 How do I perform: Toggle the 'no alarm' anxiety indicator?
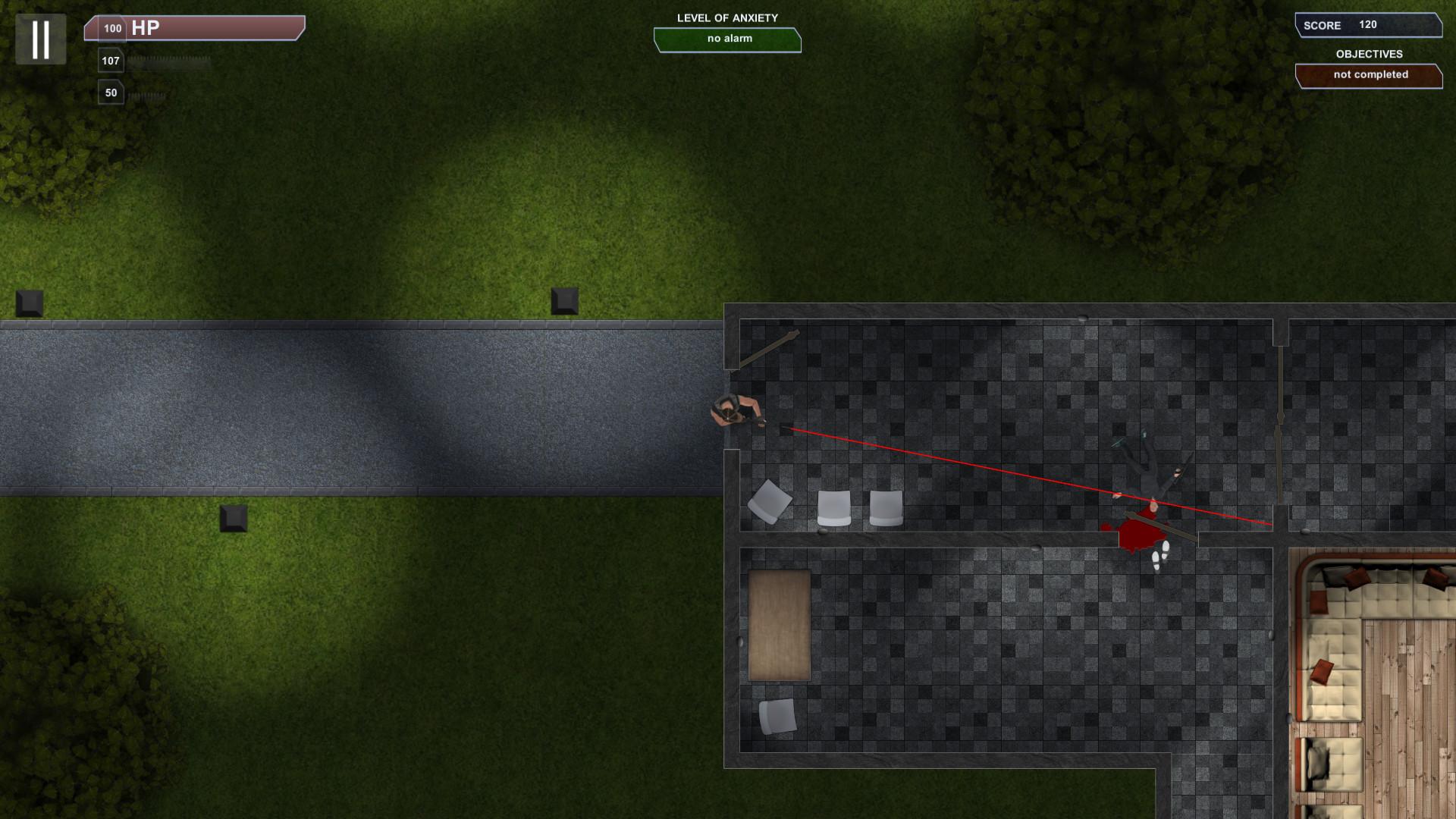[727, 39]
